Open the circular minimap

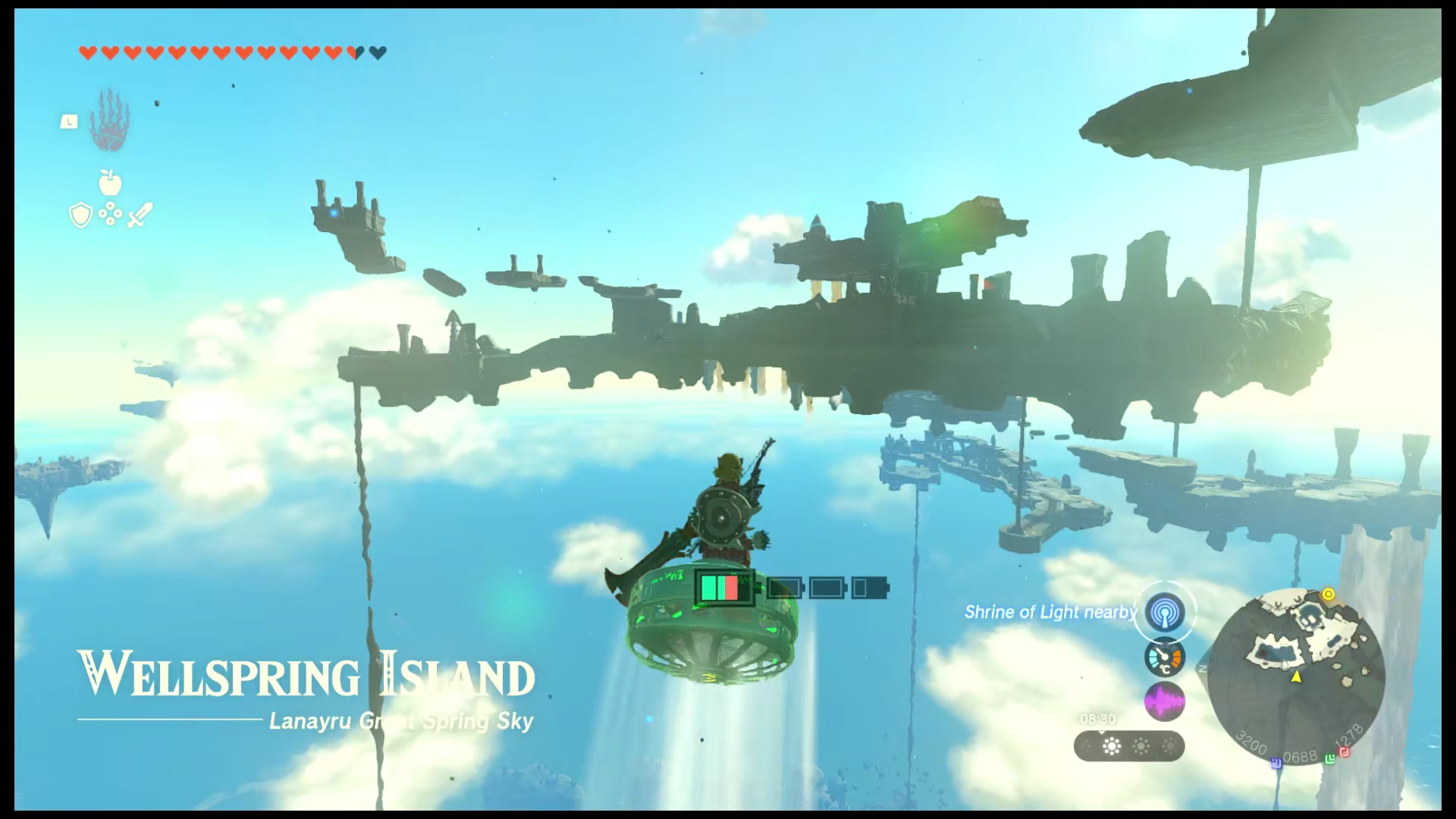1296,676
